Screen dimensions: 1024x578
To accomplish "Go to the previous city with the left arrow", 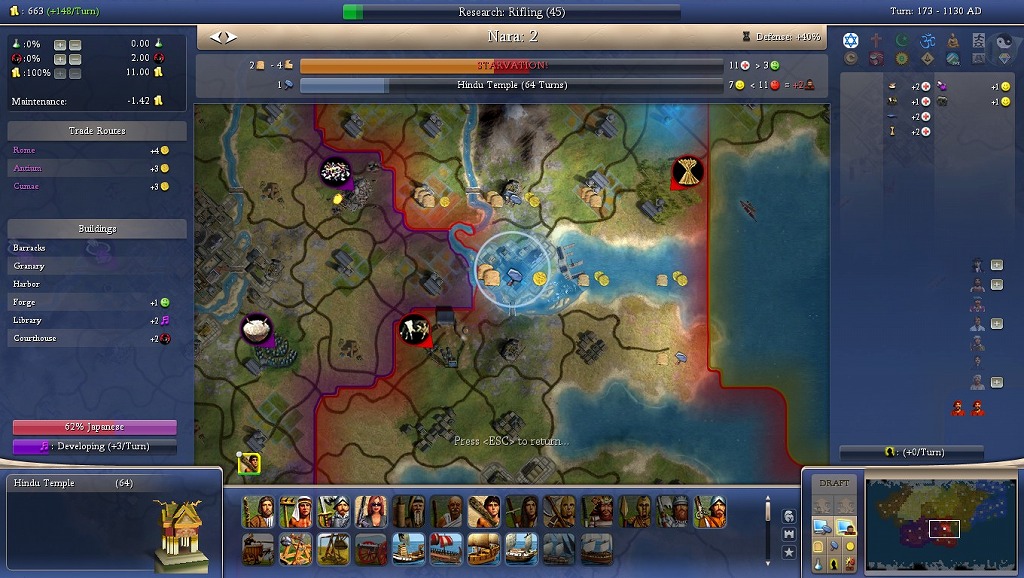I will (x=215, y=37).
